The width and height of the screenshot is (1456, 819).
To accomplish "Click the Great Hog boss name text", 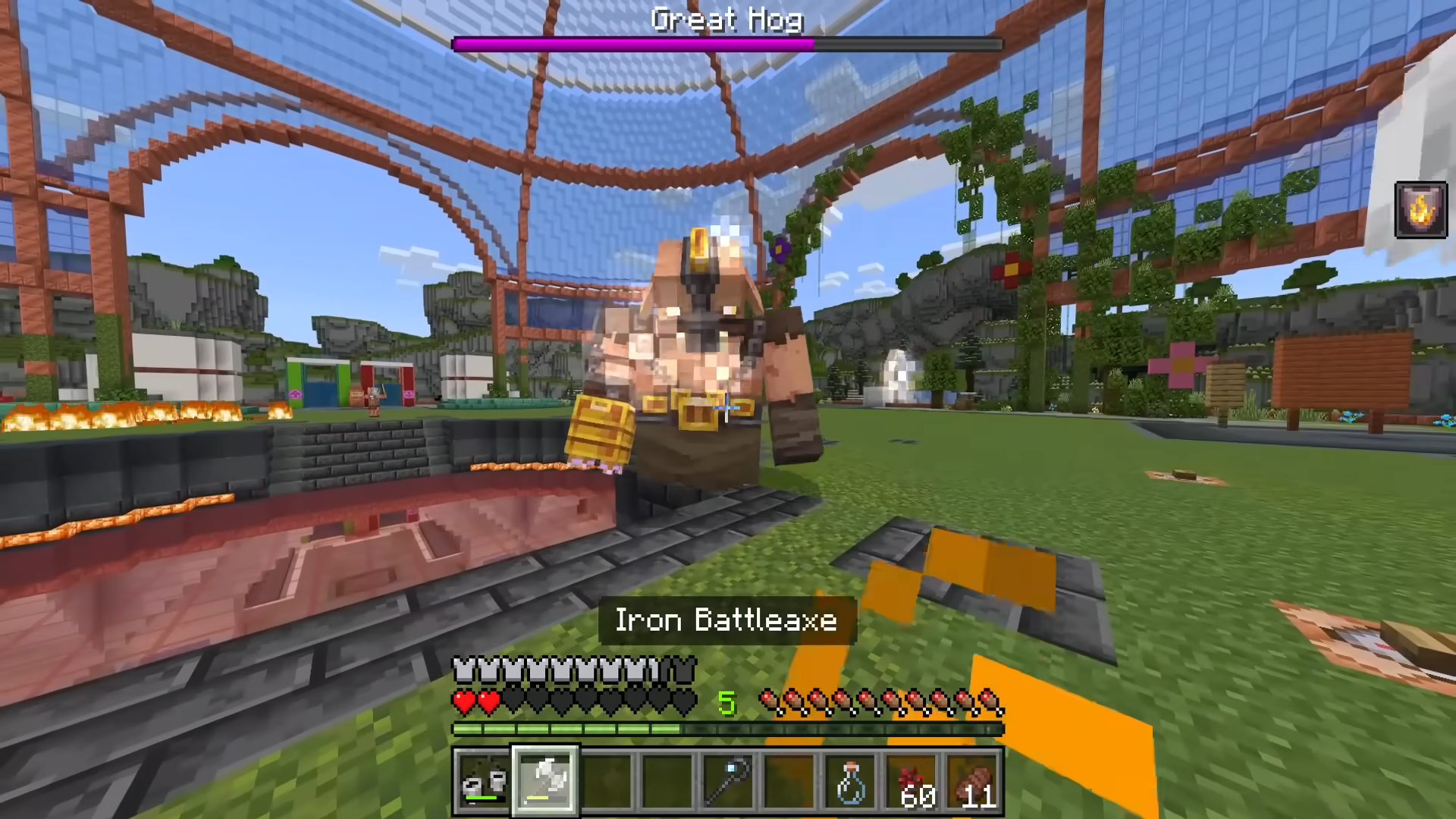I will coord(726,20).
